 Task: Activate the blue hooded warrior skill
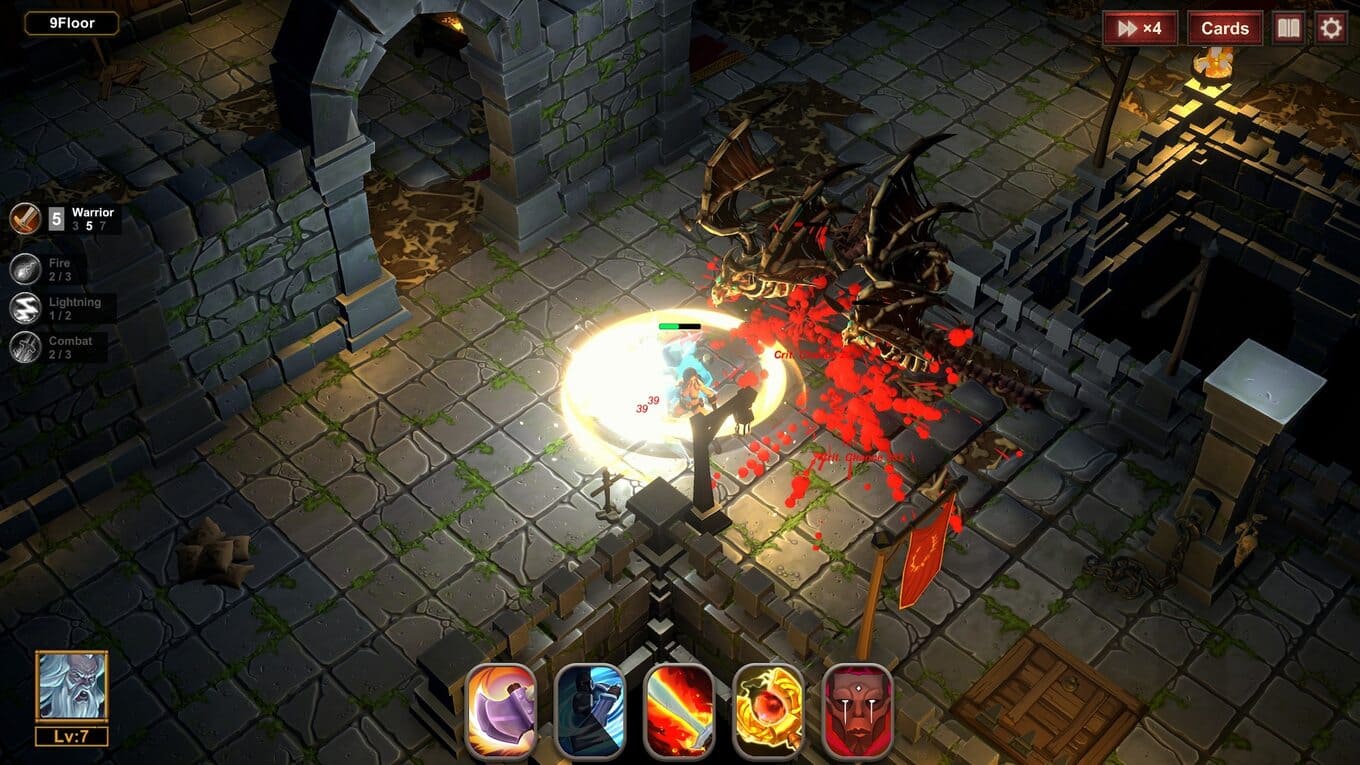(x=590, y=710)
